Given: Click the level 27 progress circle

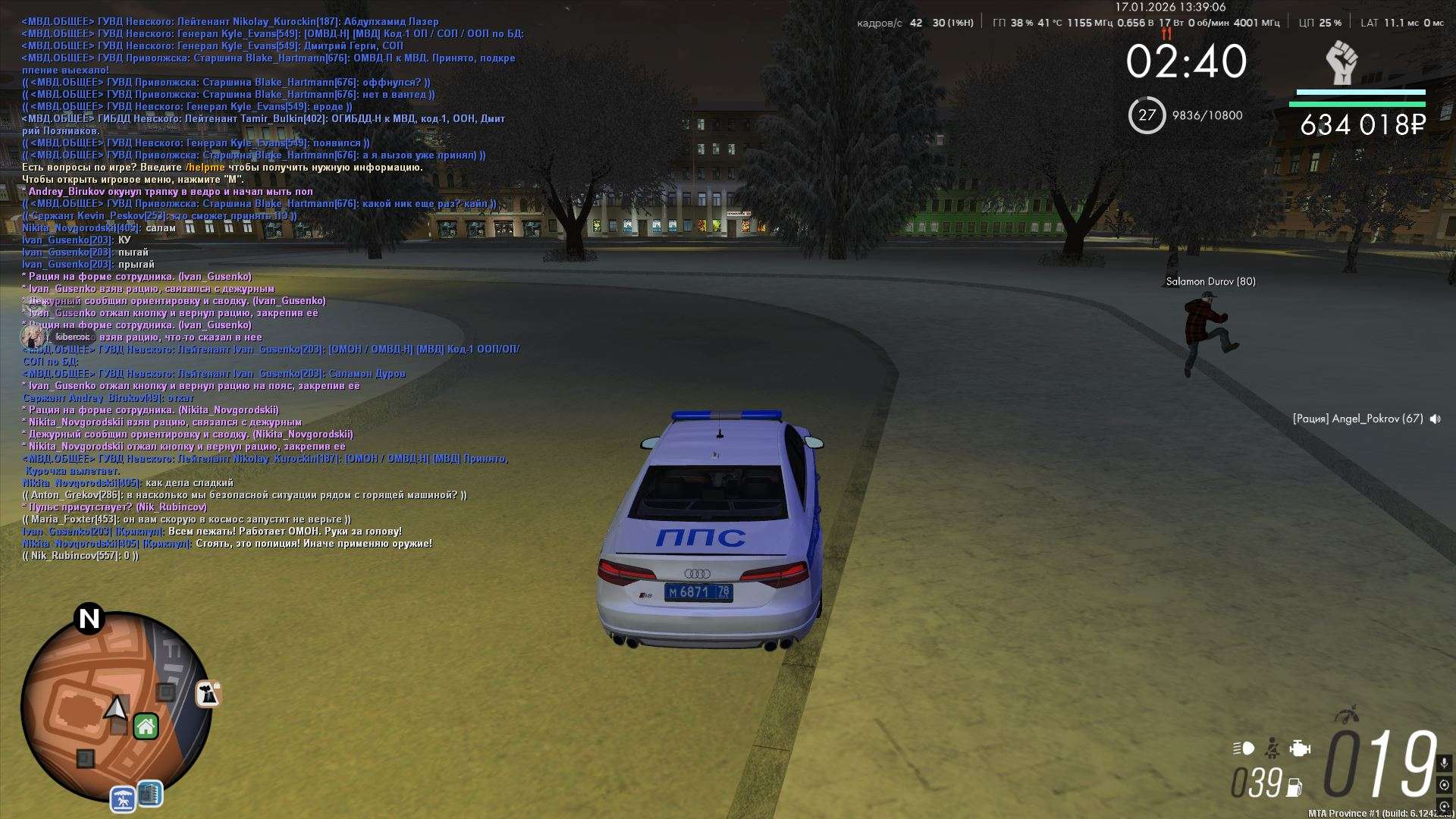Looking at the screenshot, I should (x=1147, y=115).
